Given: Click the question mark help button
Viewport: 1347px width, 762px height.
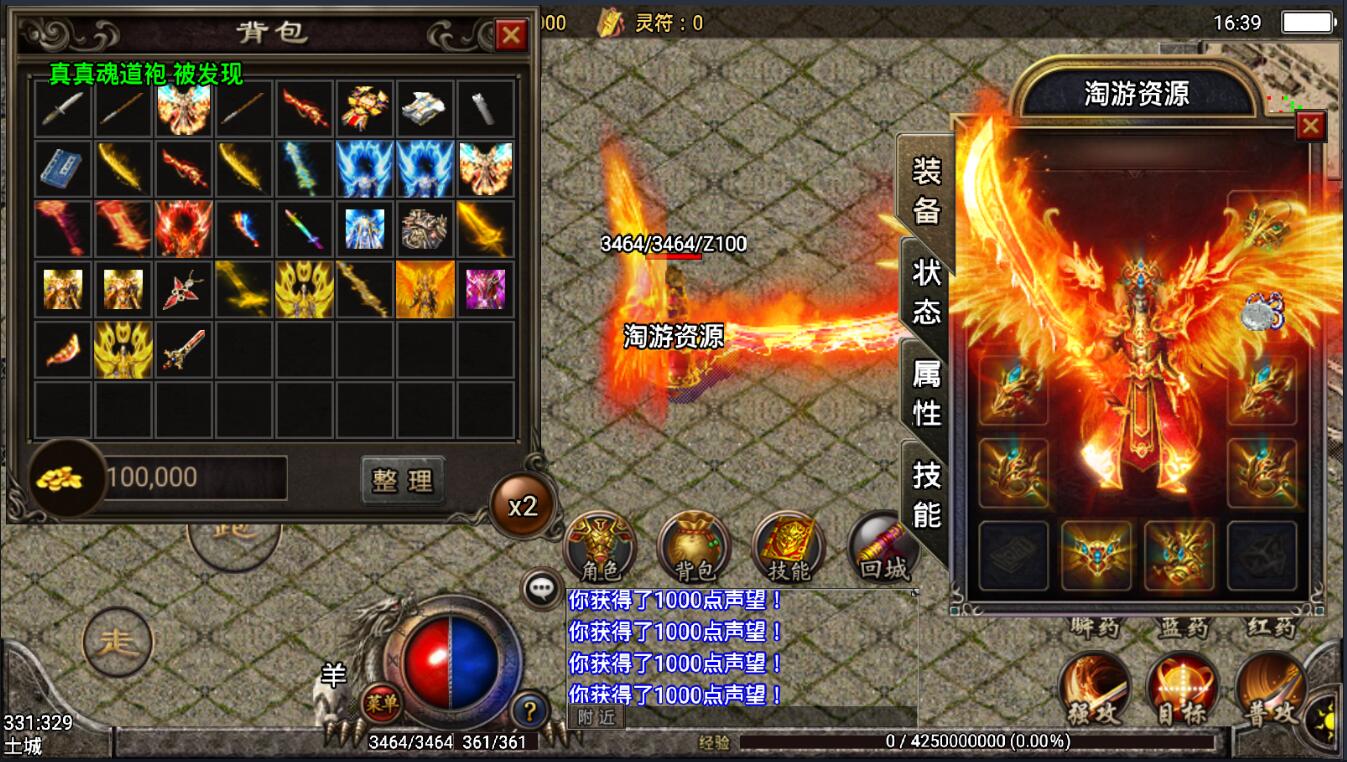Looking at the screenshot, I should [530, 711].
